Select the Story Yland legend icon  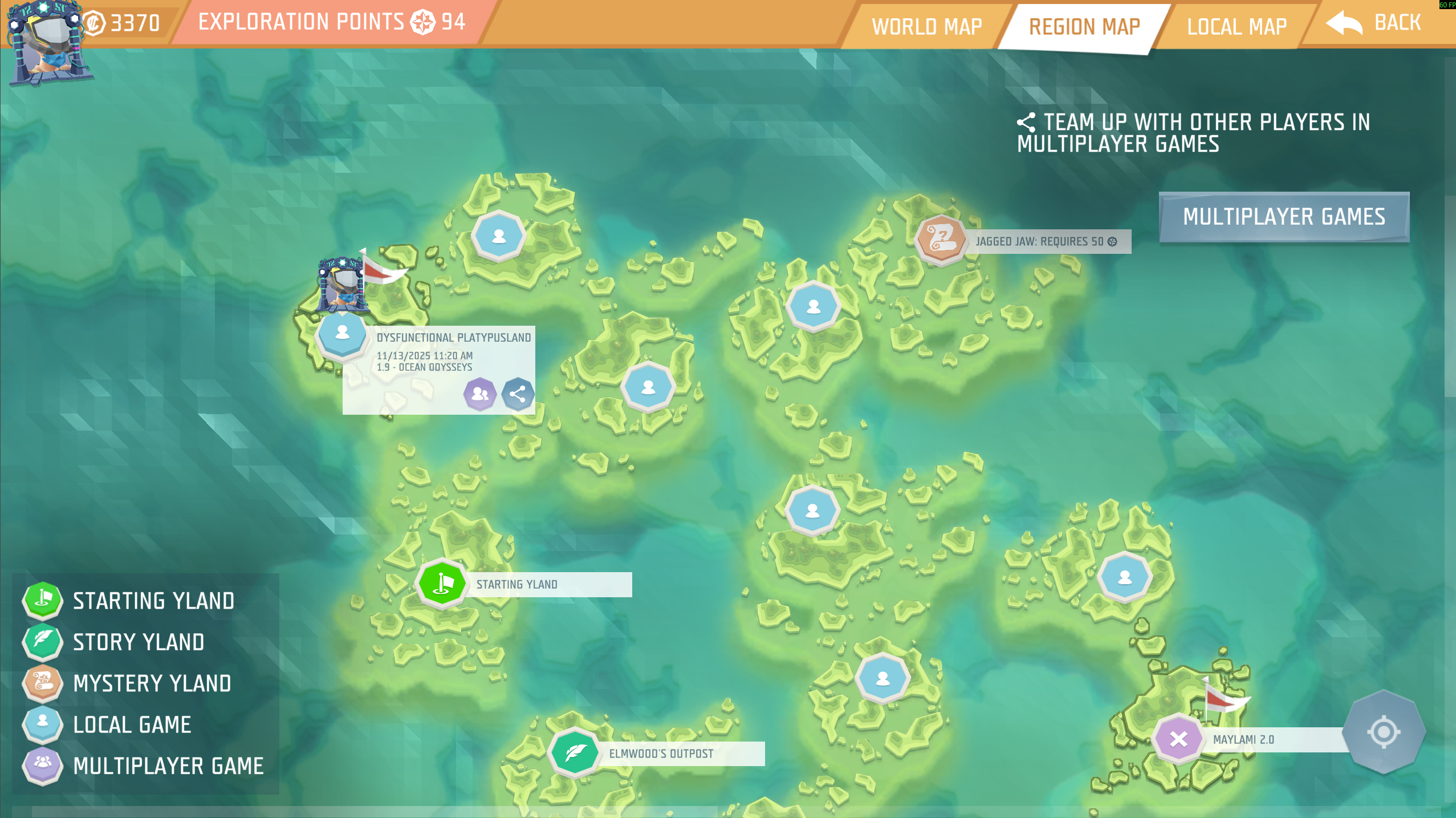pyautogui.click(x=42, y=642)
